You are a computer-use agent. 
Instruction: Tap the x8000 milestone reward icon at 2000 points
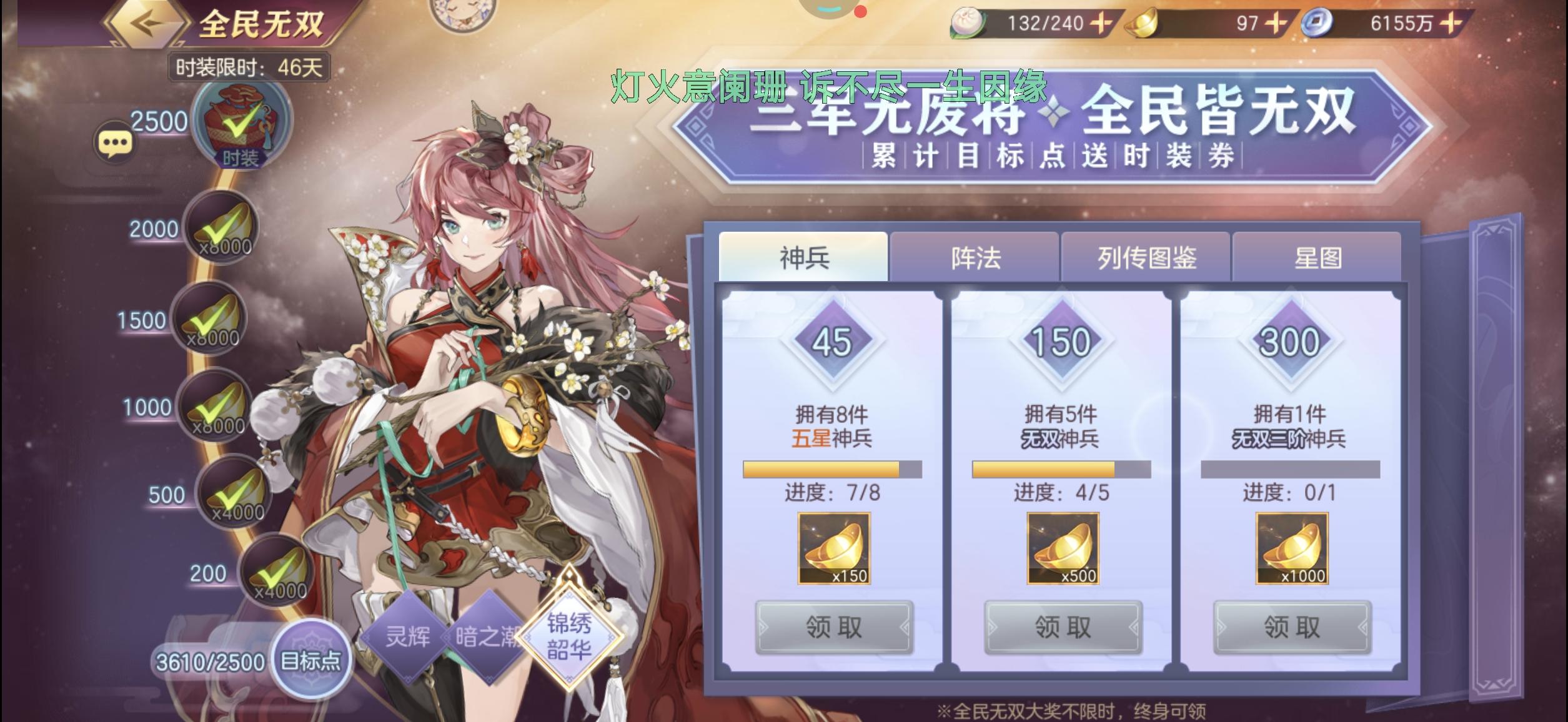[222, 228]
